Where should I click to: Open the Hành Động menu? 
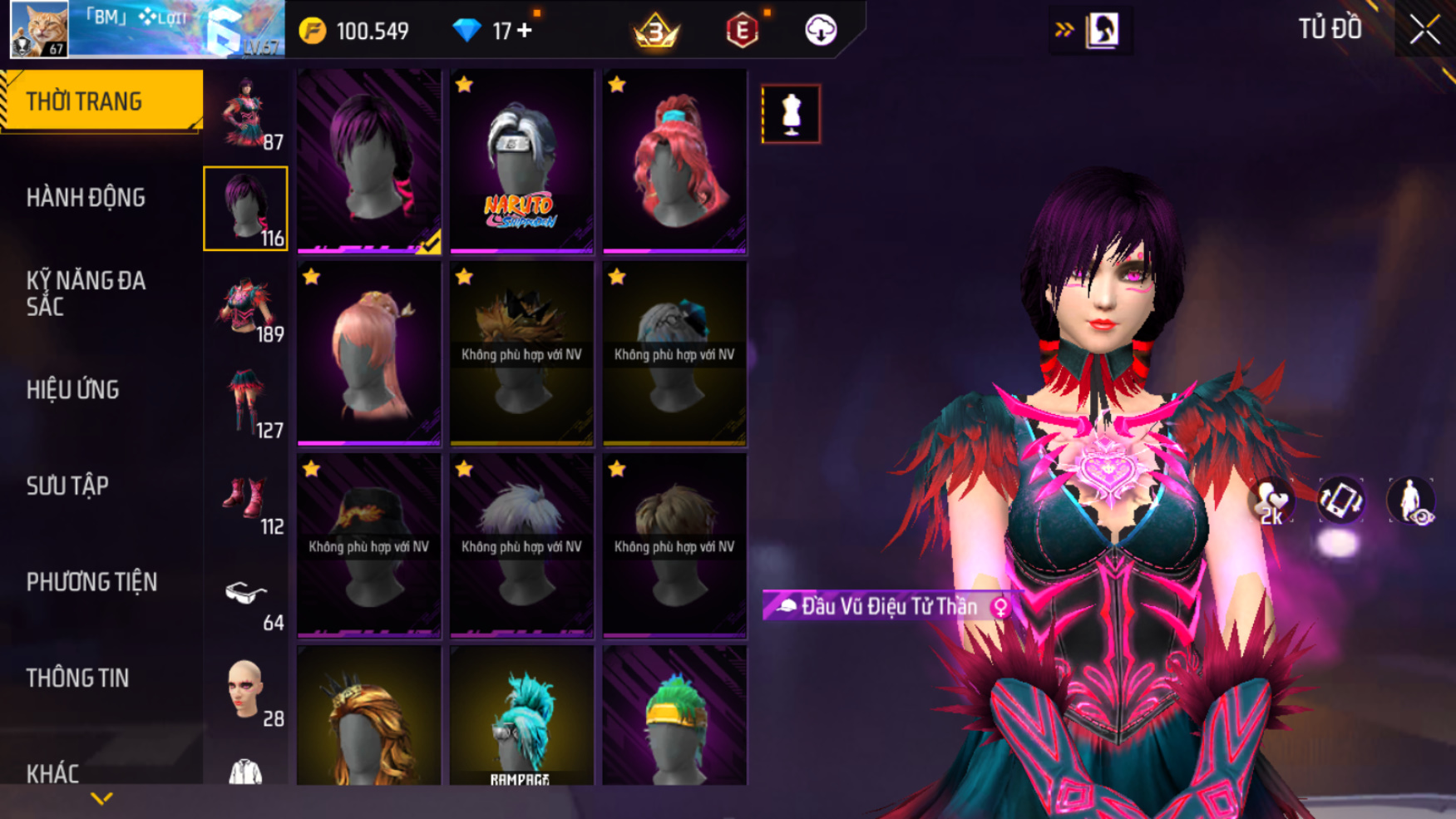86,198
